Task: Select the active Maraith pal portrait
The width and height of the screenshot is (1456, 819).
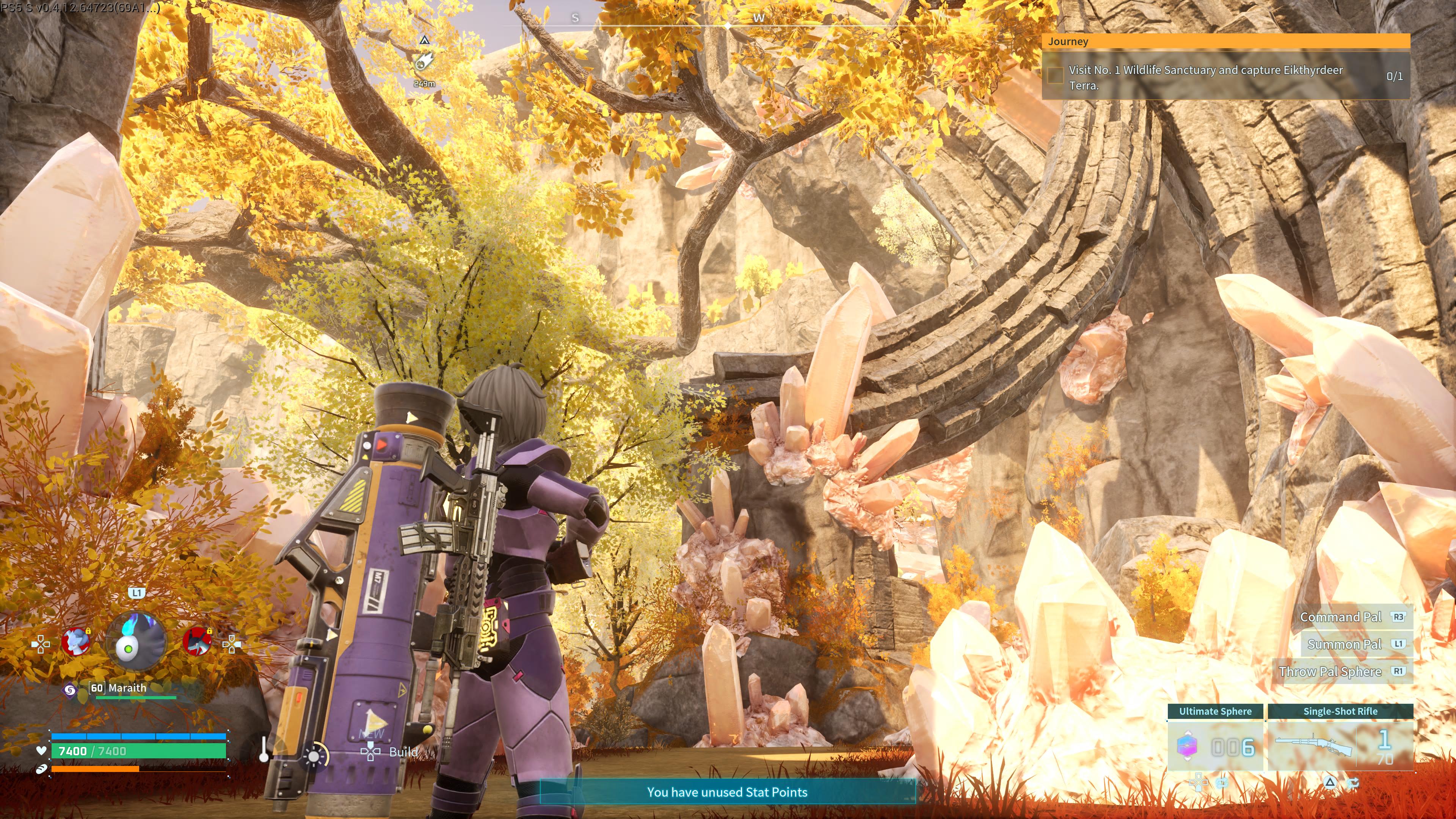Action: coord(136,643)
